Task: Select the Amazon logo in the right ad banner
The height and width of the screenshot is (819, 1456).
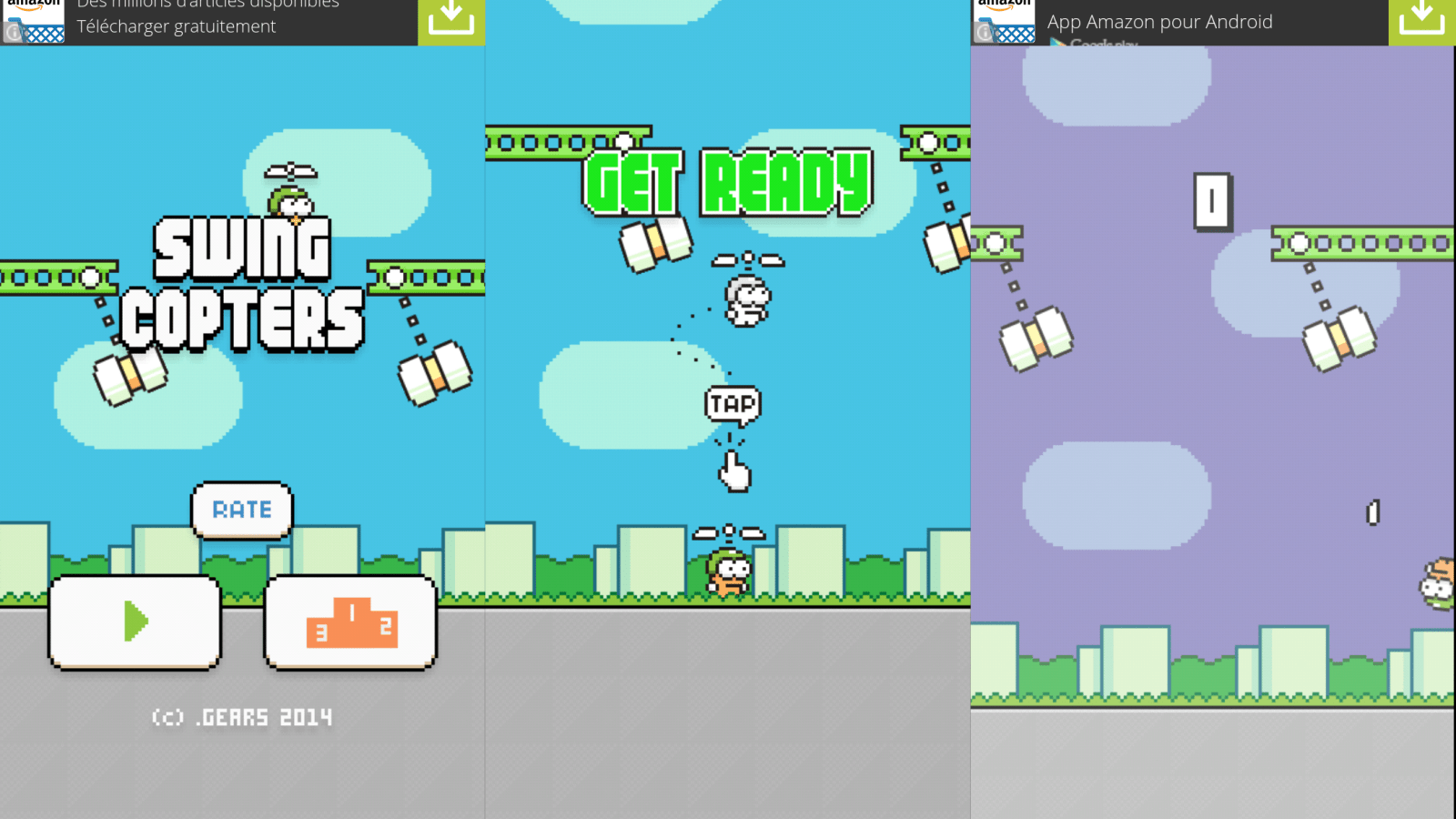Action: 1006,9
